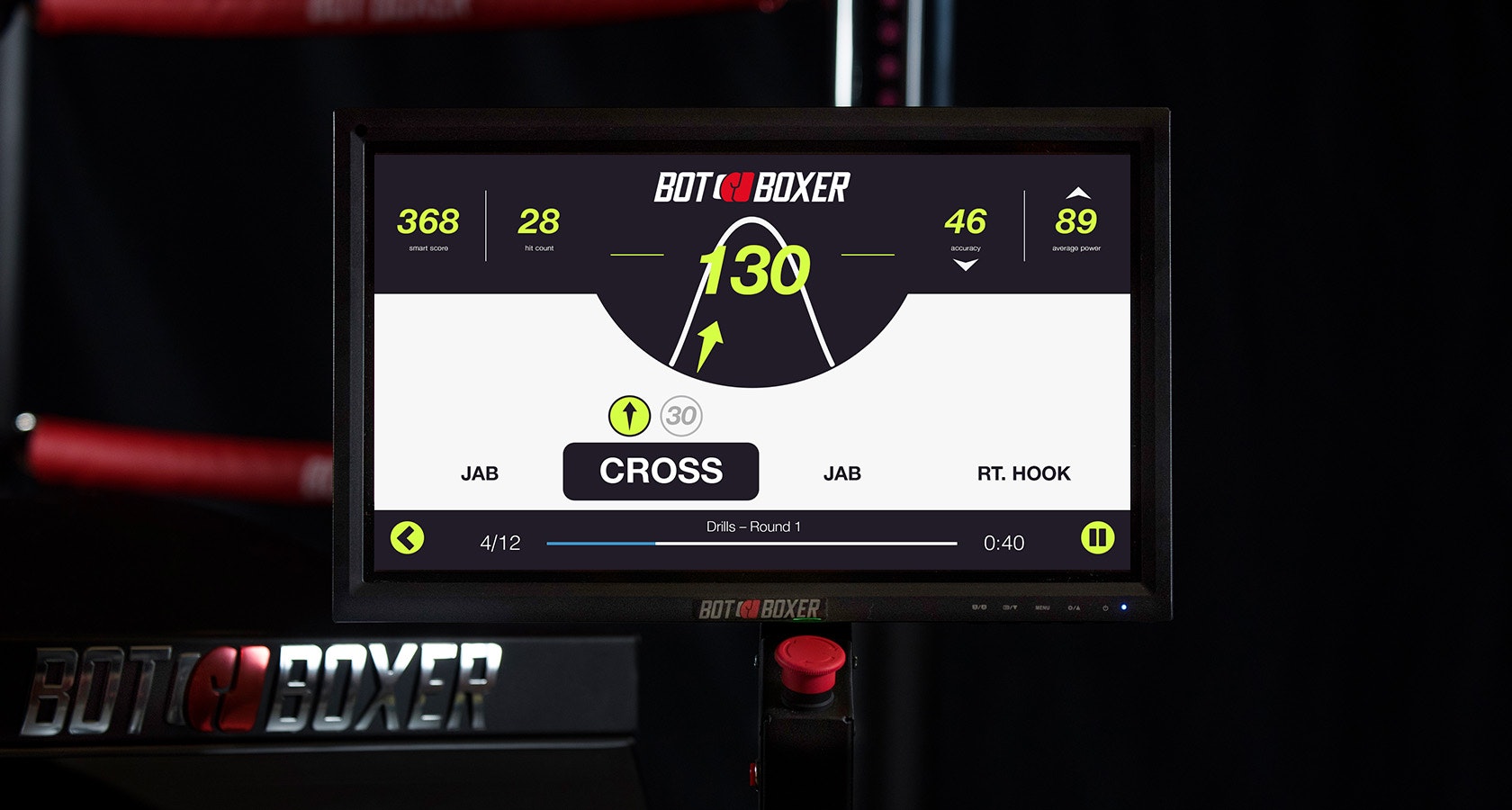This screenshot has height=810, width=1512.
Task: Pause the drill round
Action: pos(1097,538)
